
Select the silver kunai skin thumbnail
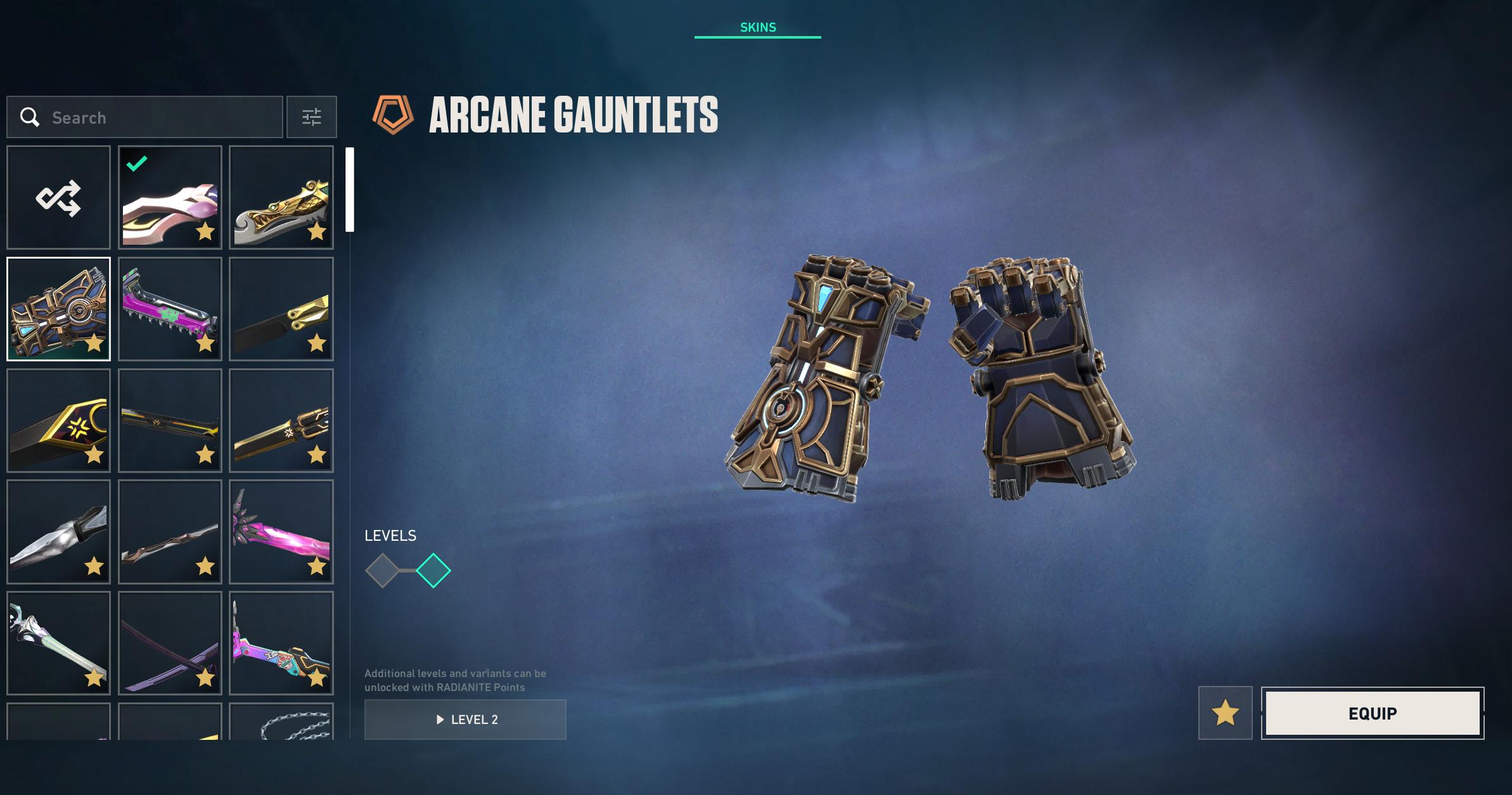click(x=58, y=531)
